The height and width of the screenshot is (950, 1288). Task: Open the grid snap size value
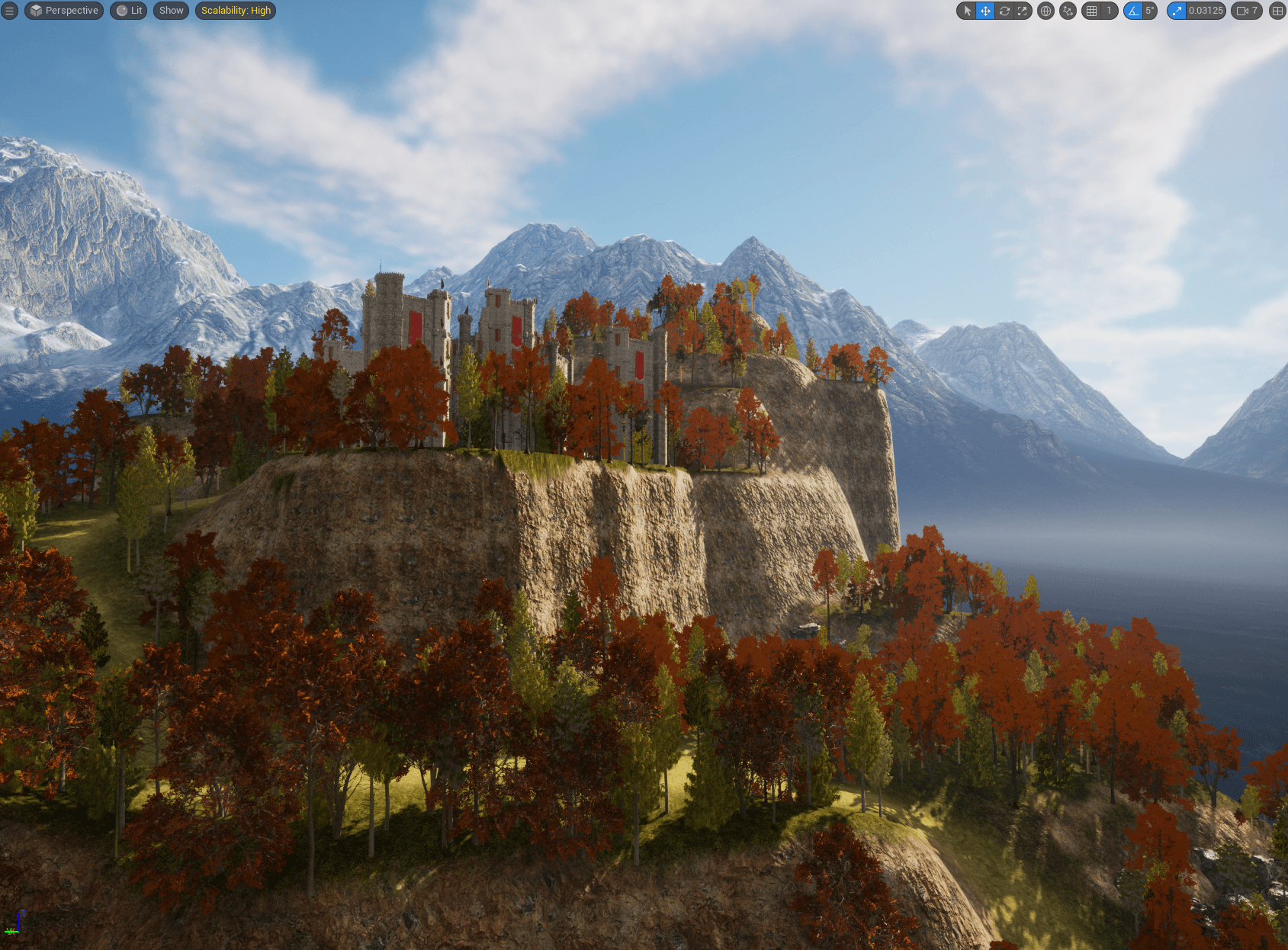(x=1109, y=11)
